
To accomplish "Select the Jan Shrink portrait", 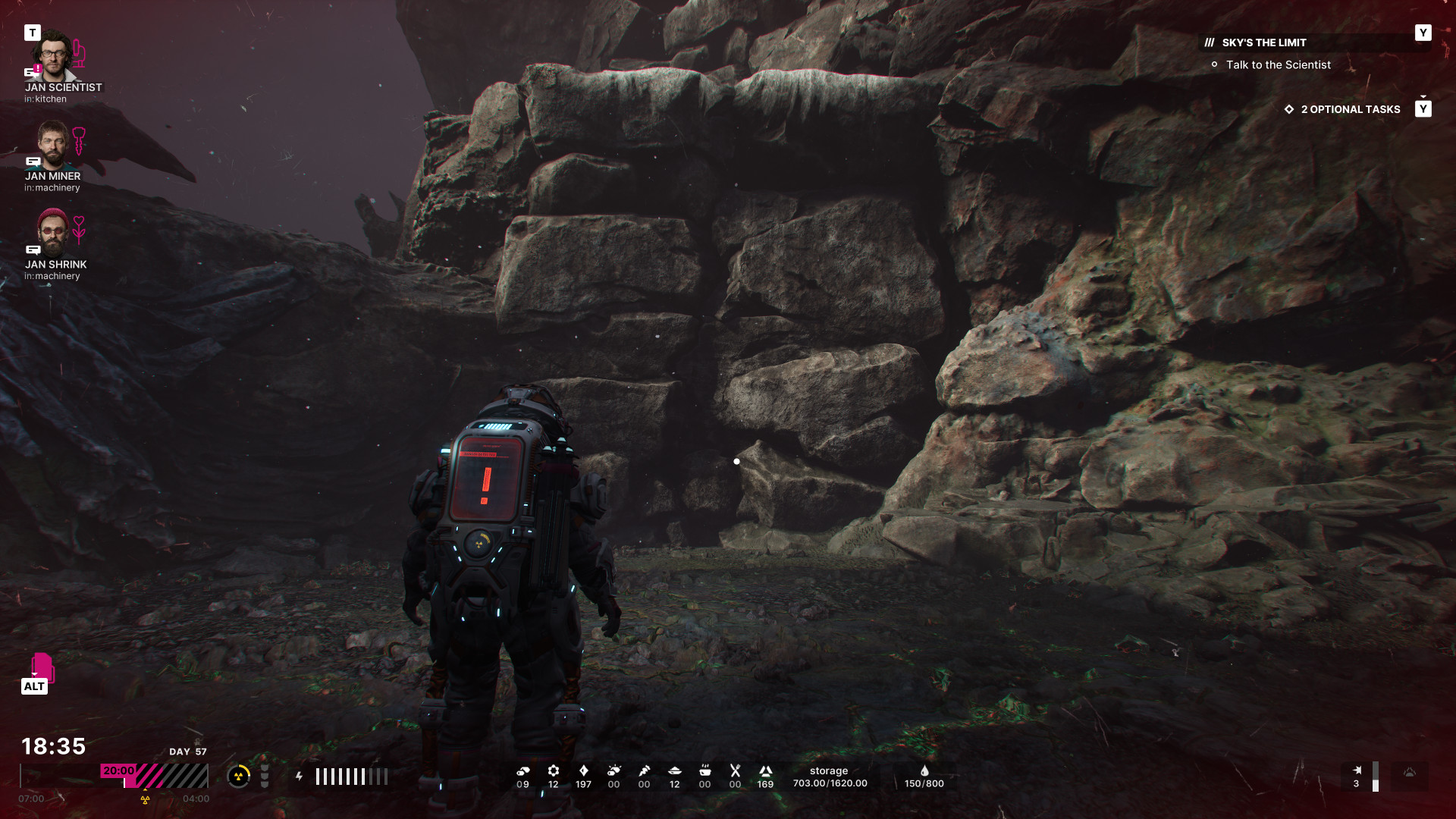I will pyautogui.click(x=52, y=232).
